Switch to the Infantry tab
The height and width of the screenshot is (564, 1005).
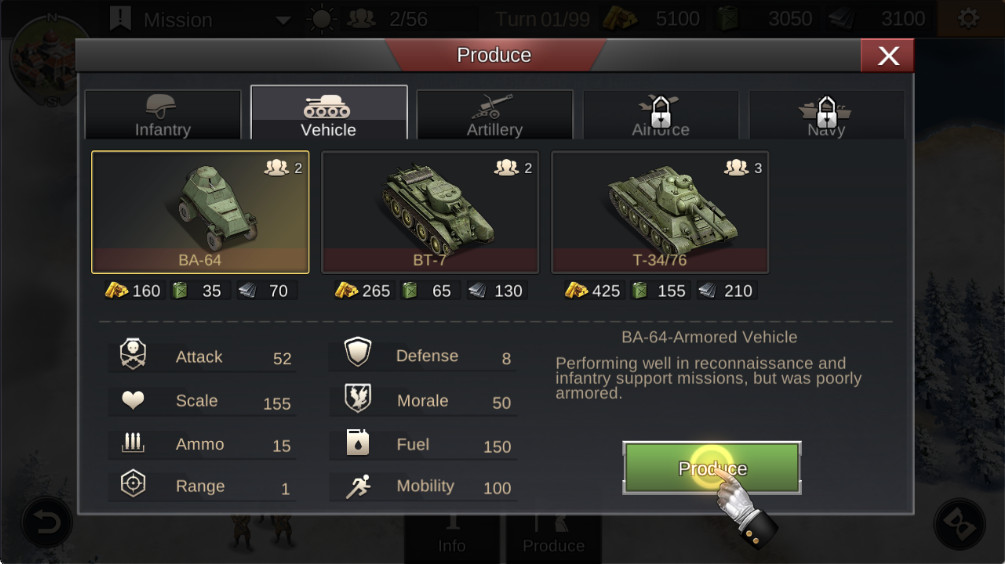[163, 114]
